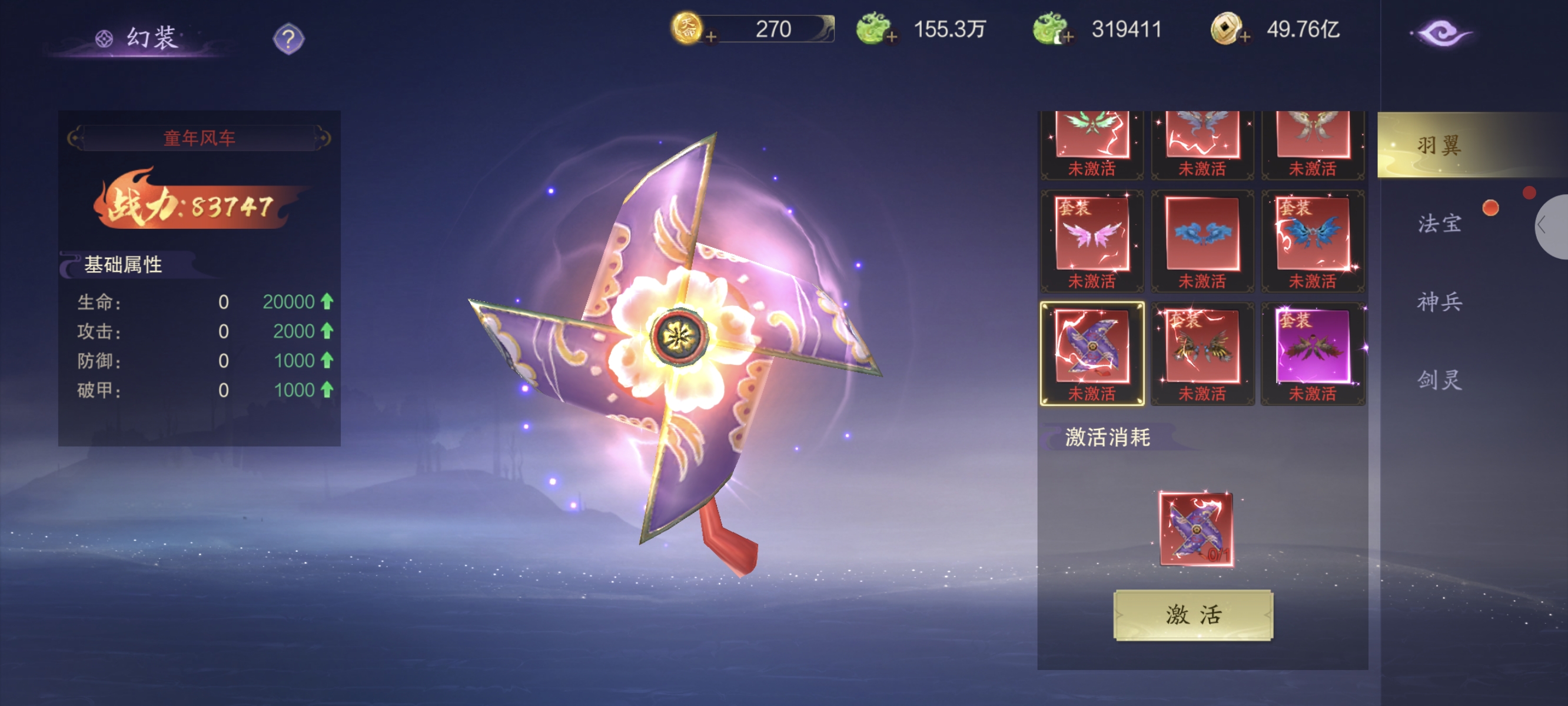Open the 神兵 tab
The width and height of the screenshot is (1568, 706).
[1439, 301]
